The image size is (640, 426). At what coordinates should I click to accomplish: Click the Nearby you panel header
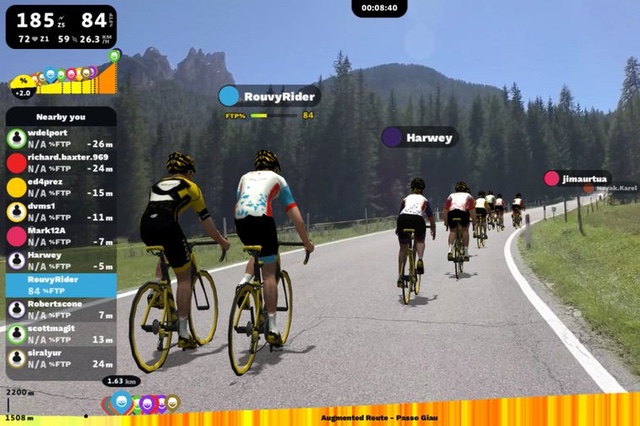60,116
